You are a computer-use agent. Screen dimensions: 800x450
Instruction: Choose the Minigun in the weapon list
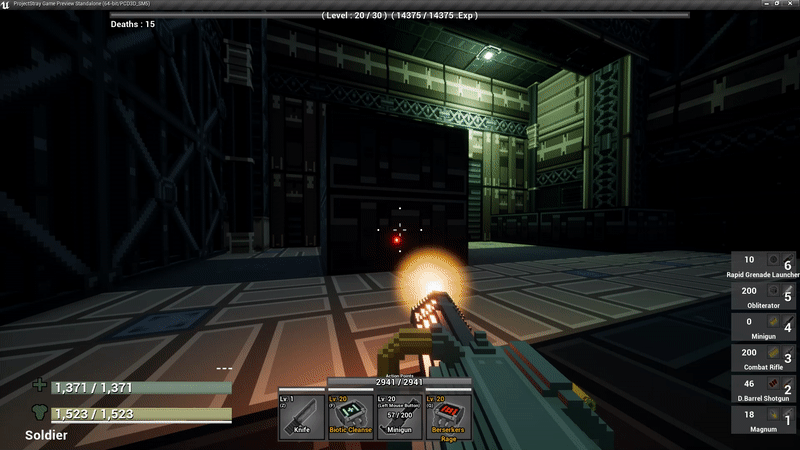pyautogui.click(x=765, y=326)
